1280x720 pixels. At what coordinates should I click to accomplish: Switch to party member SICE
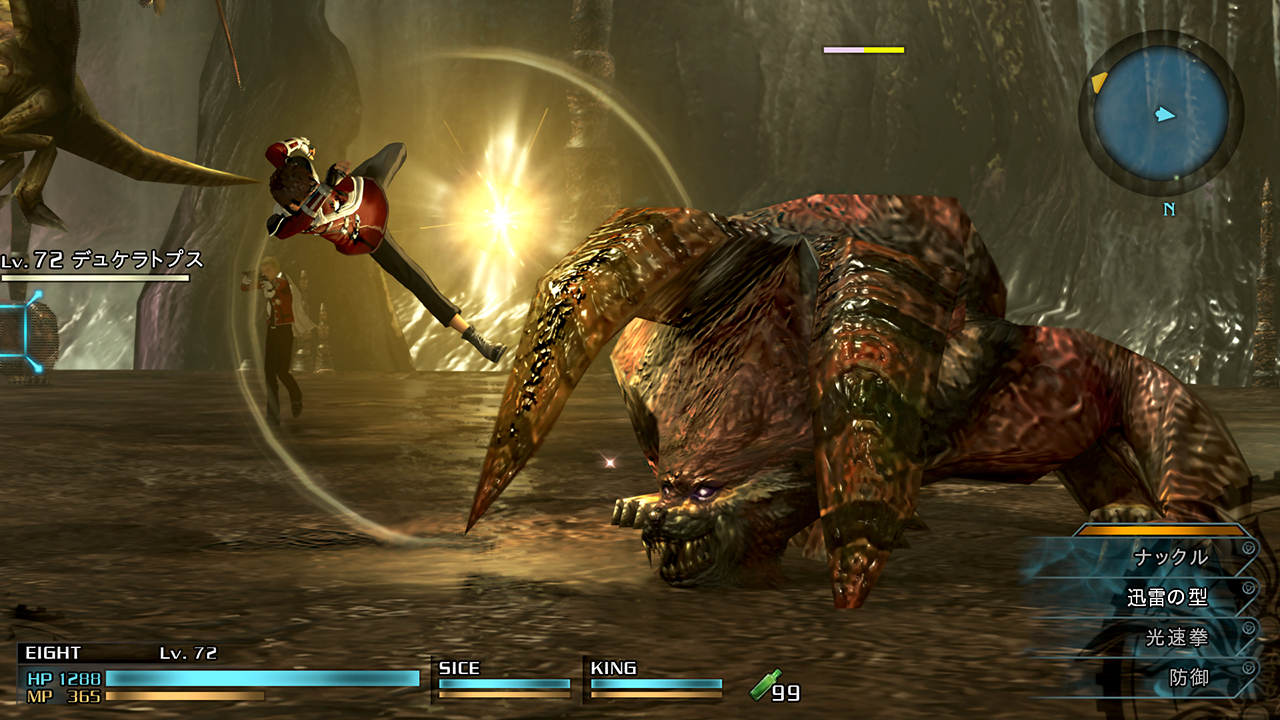point(503,678)
